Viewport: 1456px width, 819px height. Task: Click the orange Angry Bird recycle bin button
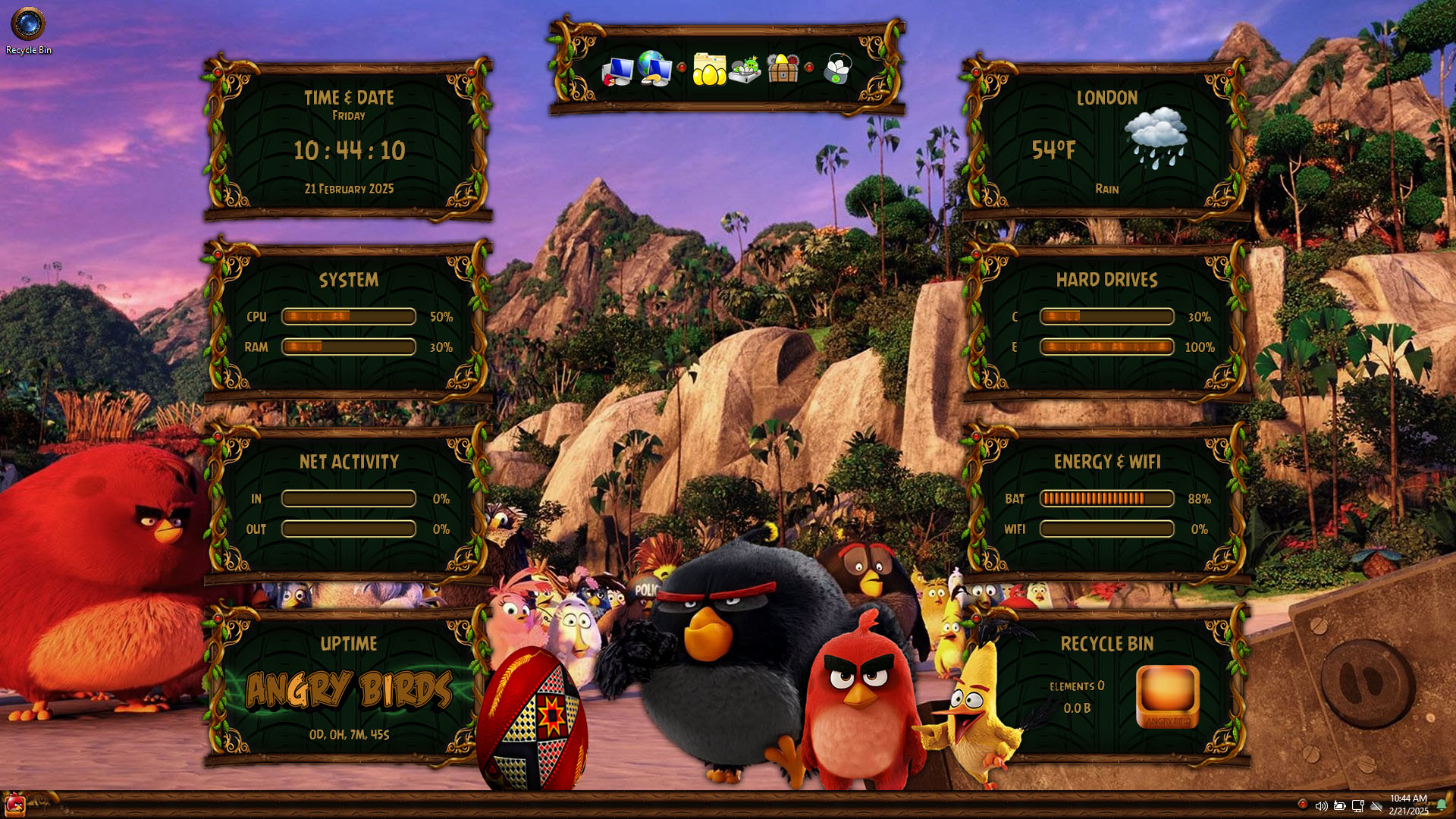[1167, 696]
